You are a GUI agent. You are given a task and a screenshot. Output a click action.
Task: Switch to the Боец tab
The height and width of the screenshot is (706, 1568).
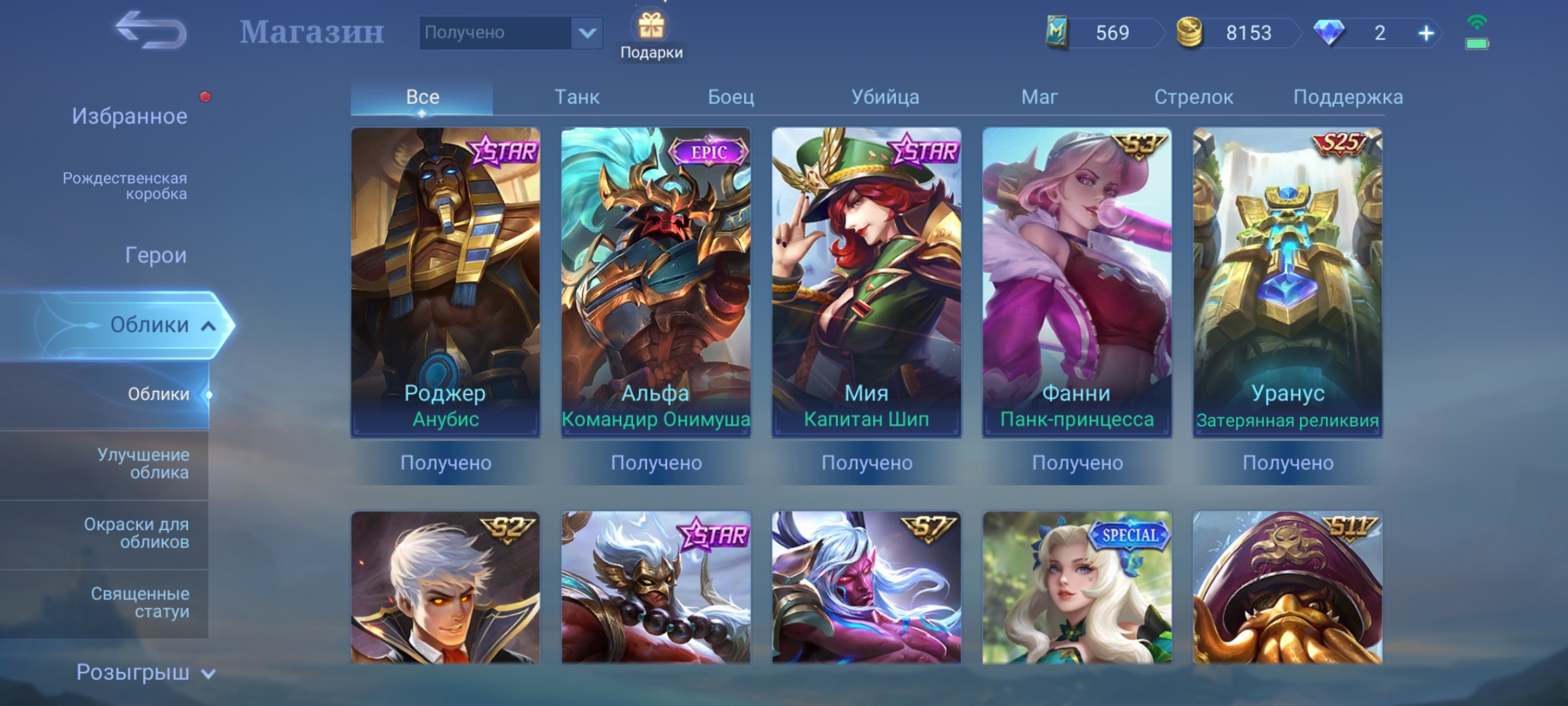pos(731,97)
